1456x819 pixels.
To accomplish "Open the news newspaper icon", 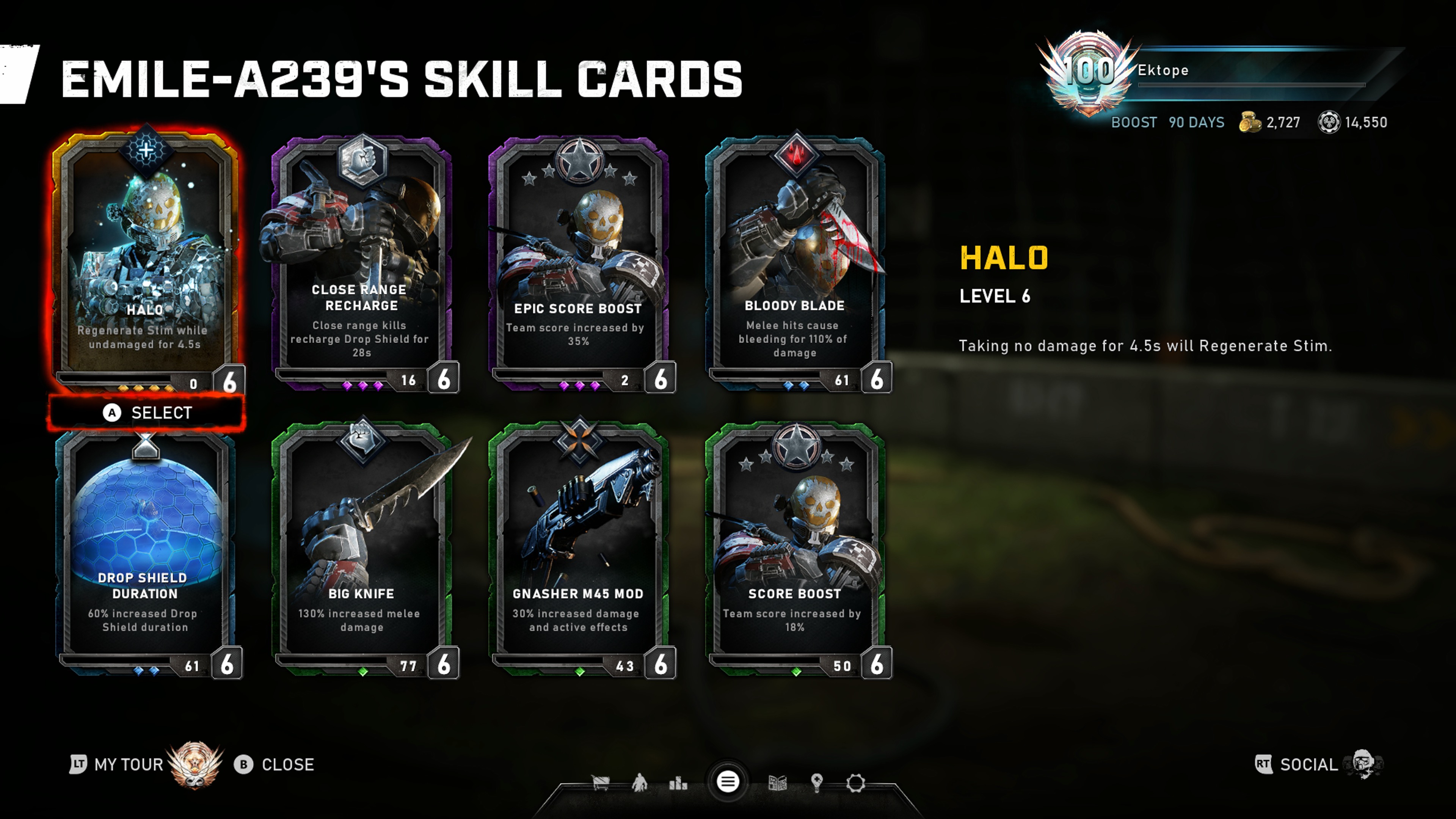I will tap(778, 783).
